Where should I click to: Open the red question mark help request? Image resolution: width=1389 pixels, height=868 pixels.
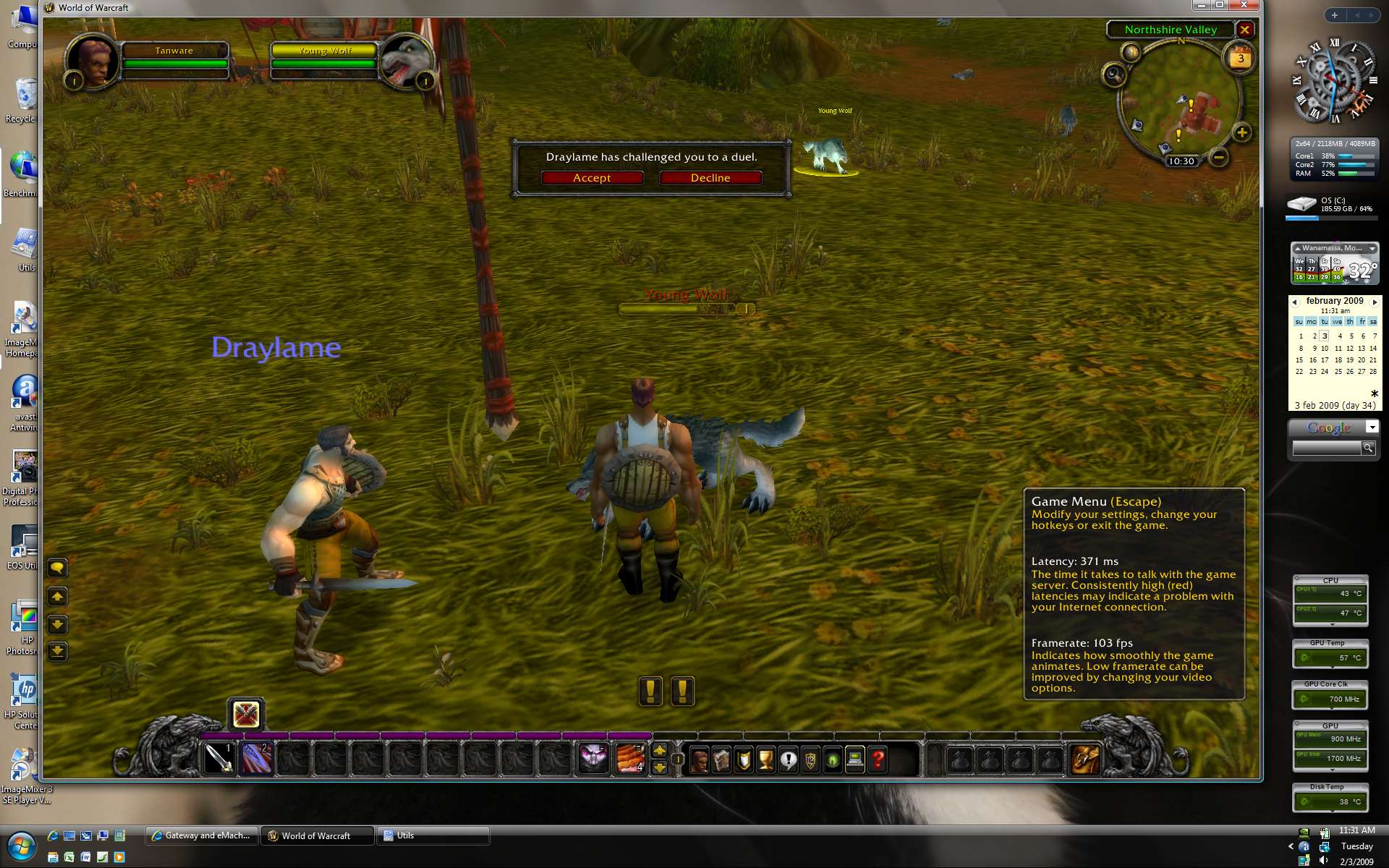878,760
